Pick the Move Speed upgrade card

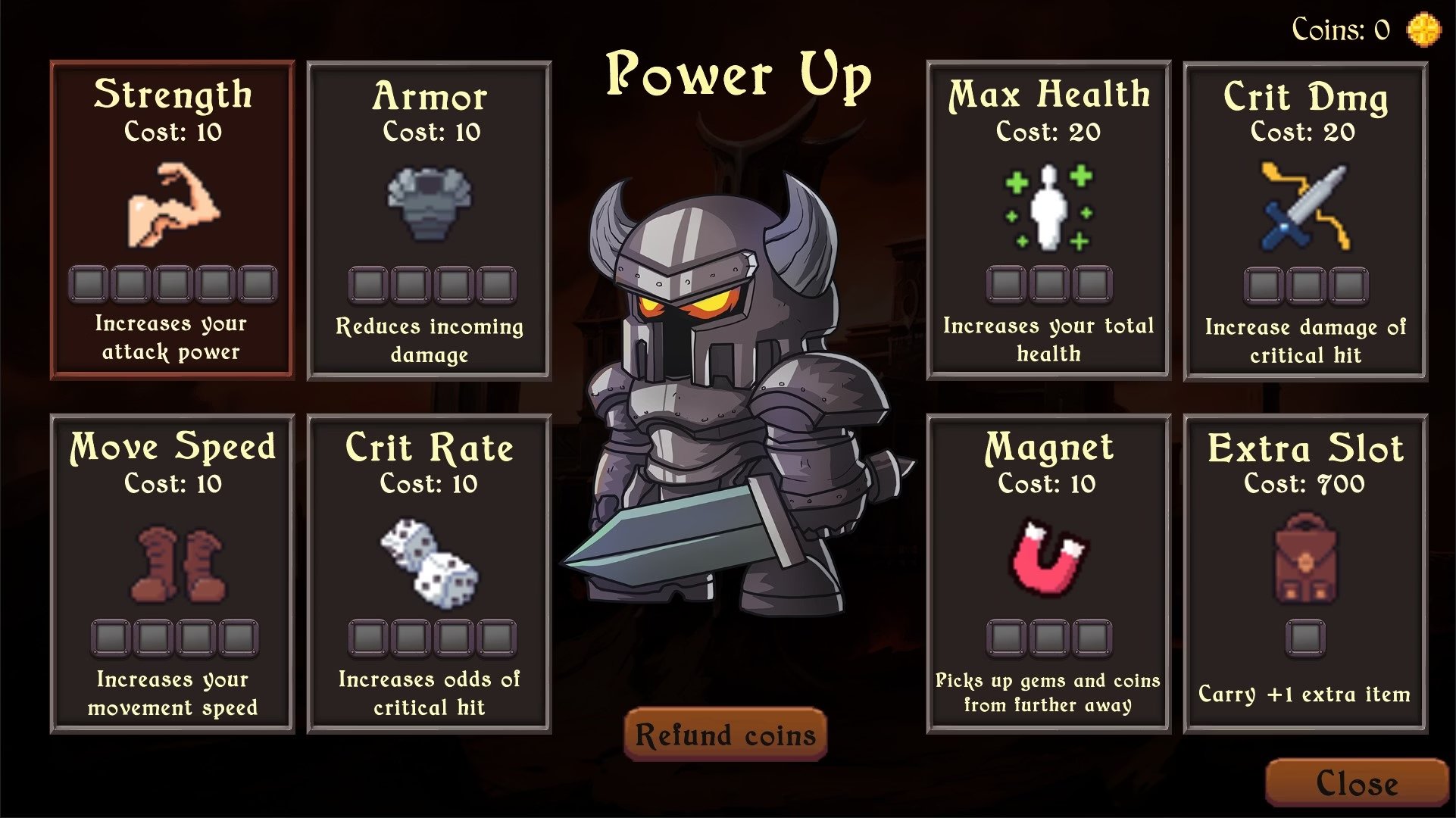(x=173, y=573)
